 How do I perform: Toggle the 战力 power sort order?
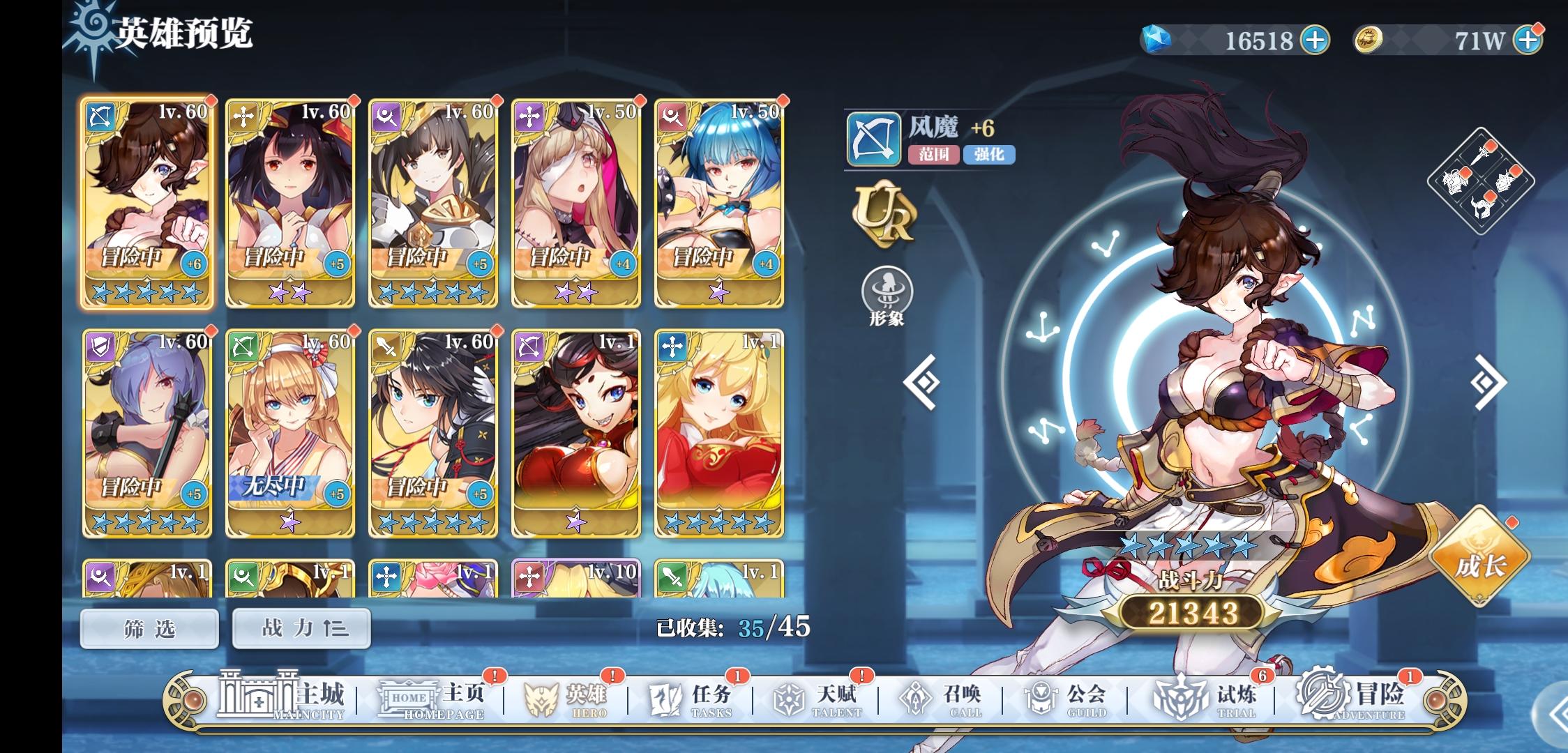(x=301, y=628)
